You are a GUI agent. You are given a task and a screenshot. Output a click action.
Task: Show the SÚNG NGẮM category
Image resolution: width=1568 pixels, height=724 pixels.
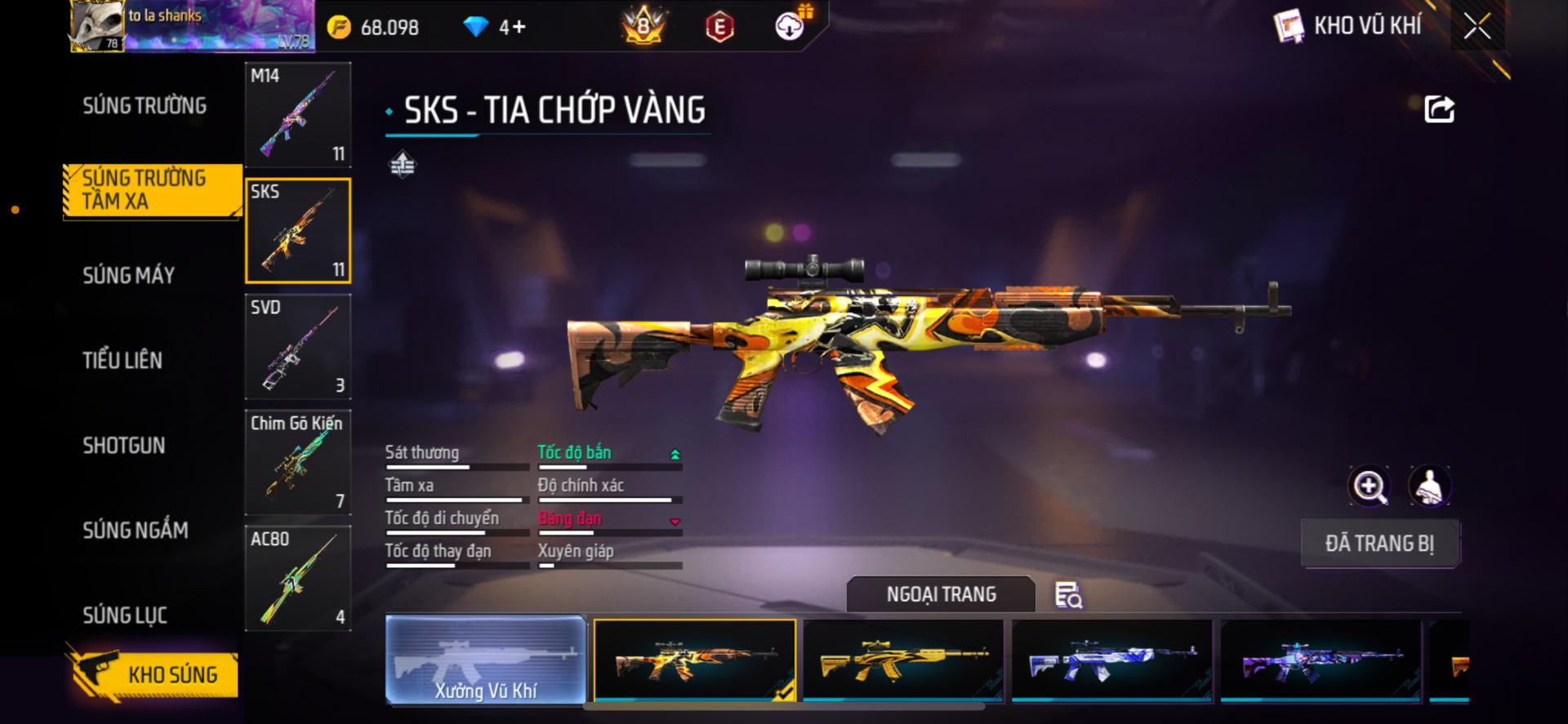click(x=136, y=531)
